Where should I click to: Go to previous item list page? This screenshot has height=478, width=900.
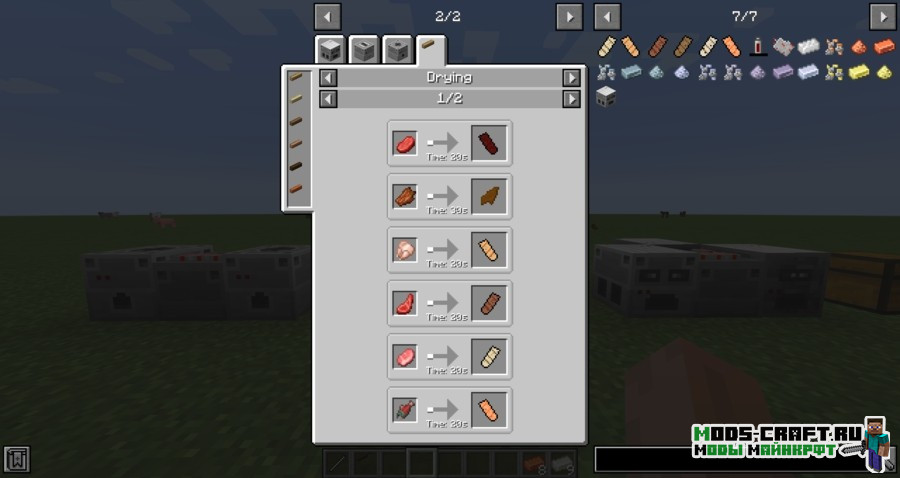coord(607,17)
